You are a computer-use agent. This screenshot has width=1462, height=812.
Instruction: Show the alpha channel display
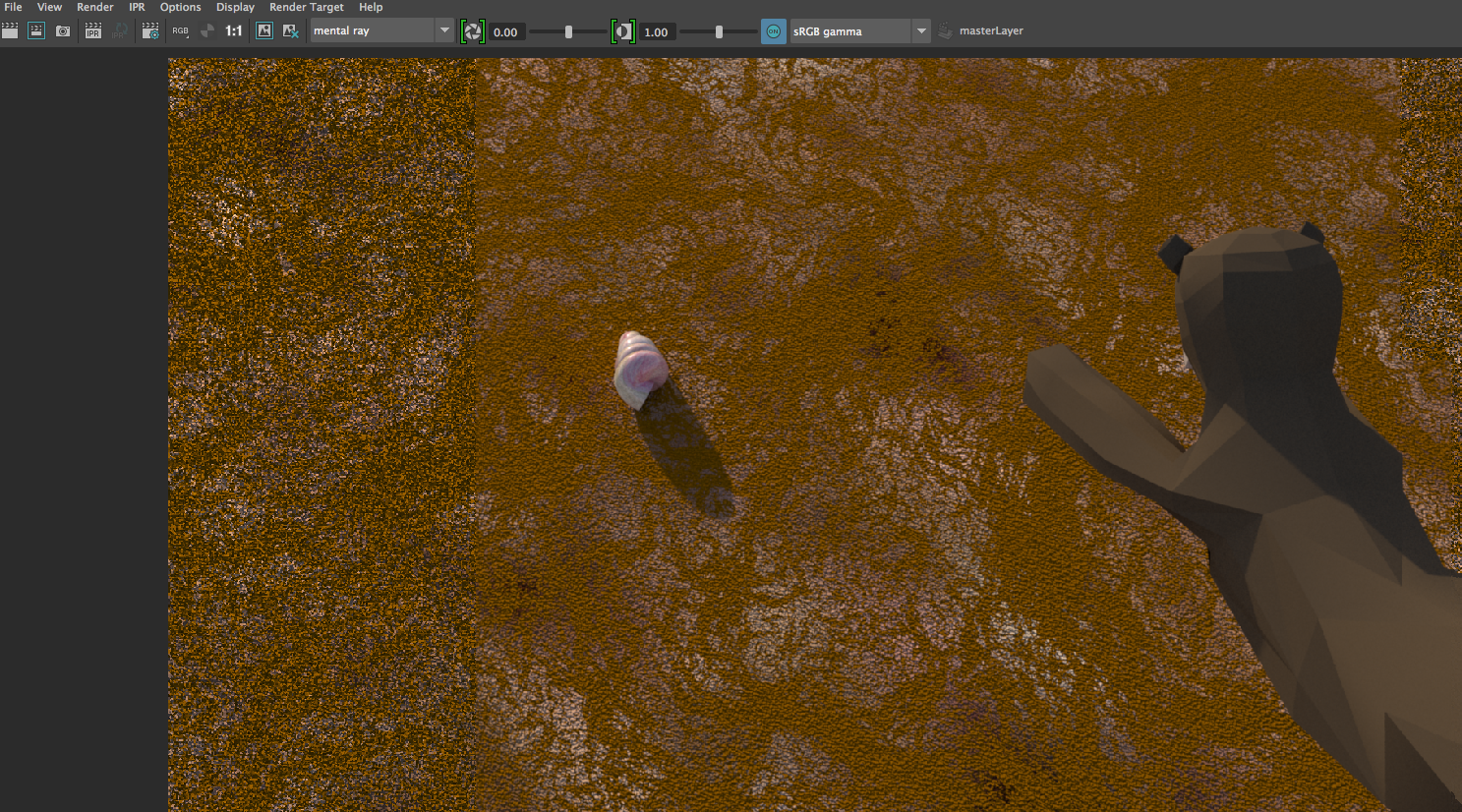pos(207,30)
